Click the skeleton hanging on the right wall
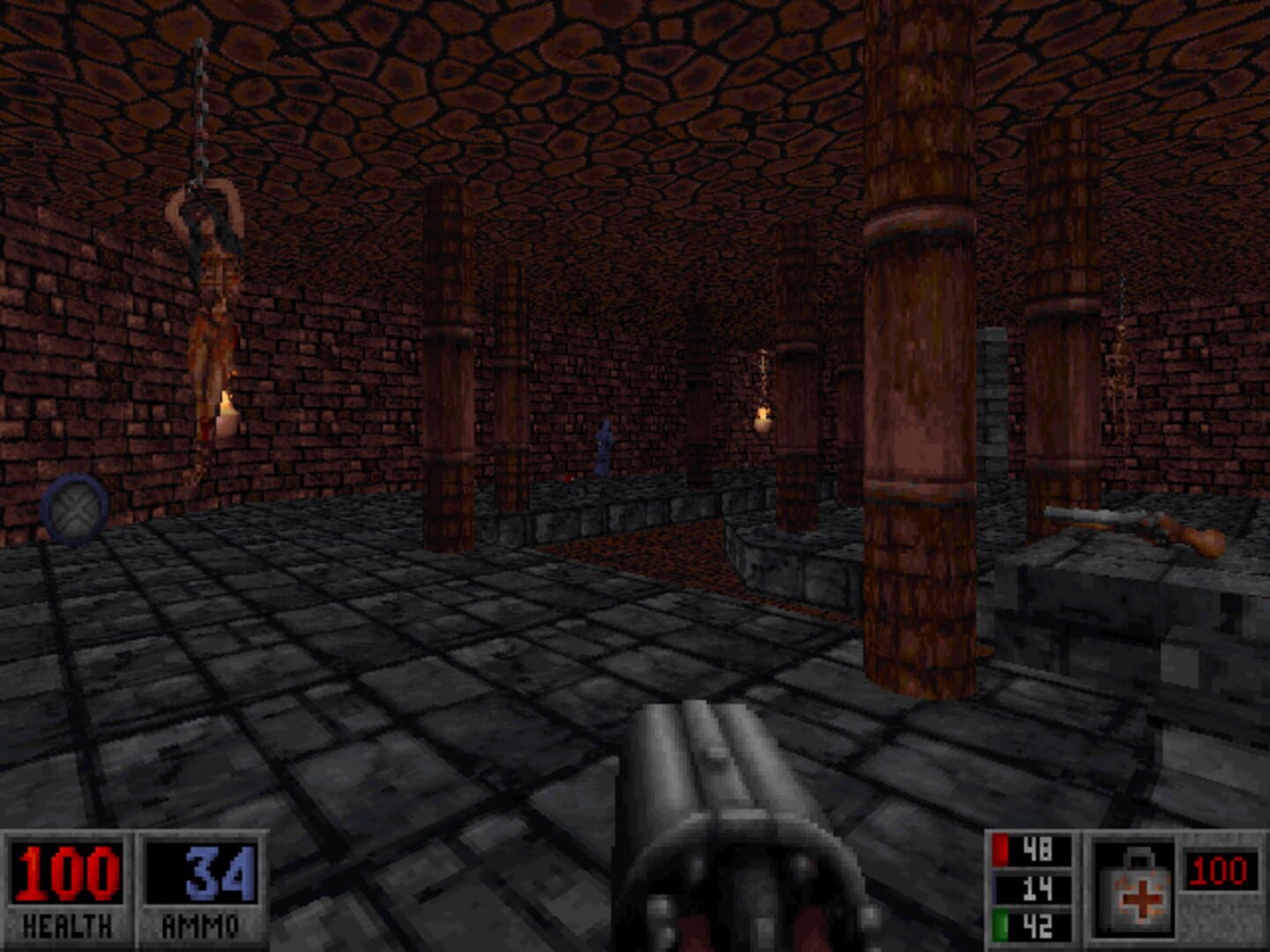Image resolution: width=1270 pixels, height=952 pixels. 1120,370
